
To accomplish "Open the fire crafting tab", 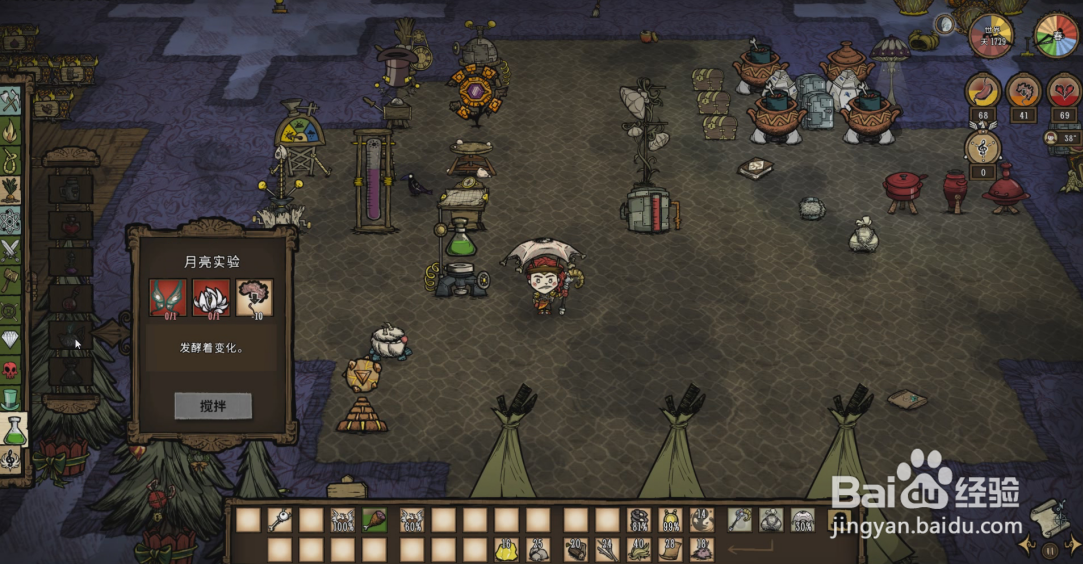I will pos(11,130).
